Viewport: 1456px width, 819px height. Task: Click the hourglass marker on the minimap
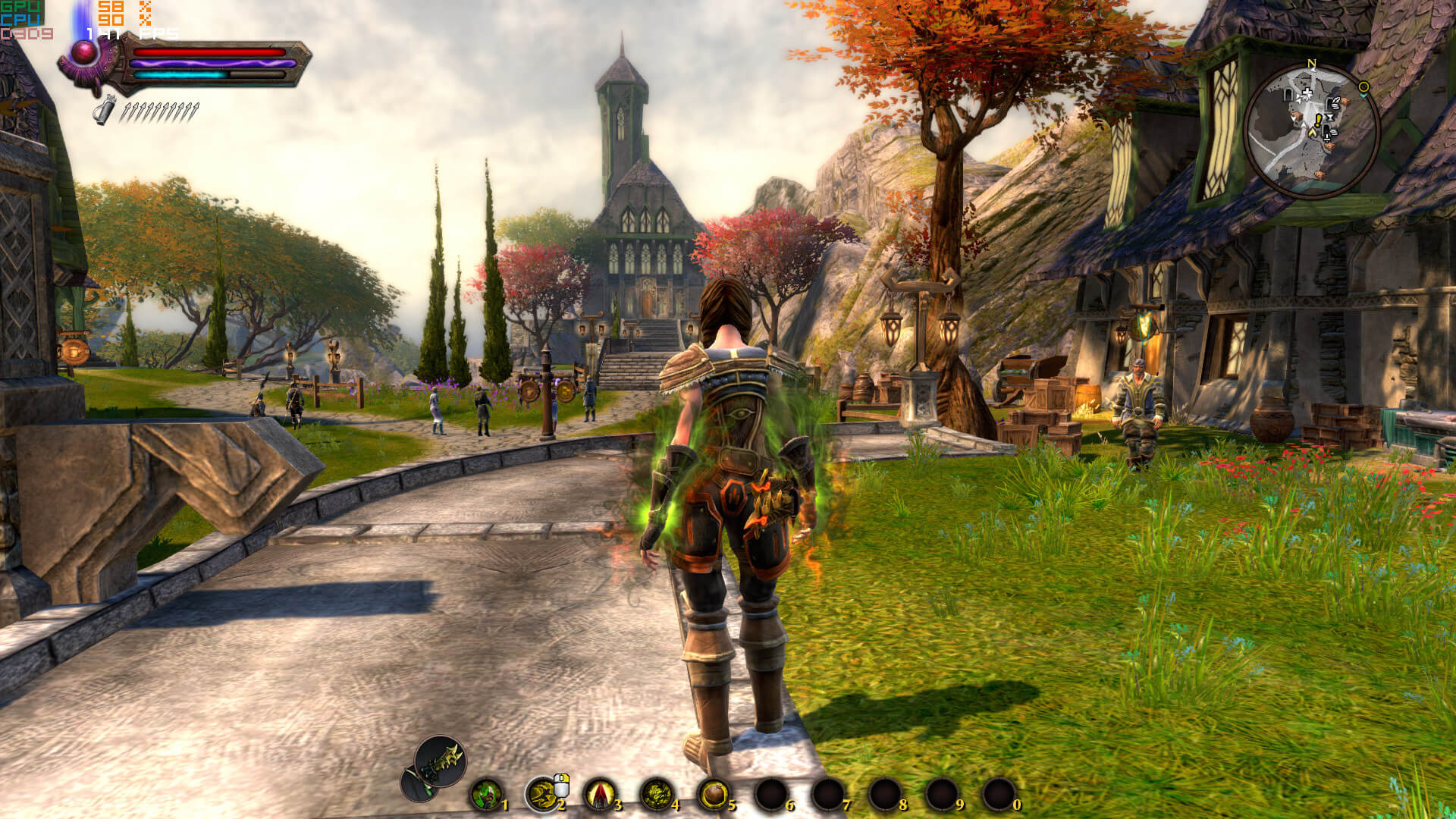click(x=1329, y=118)
